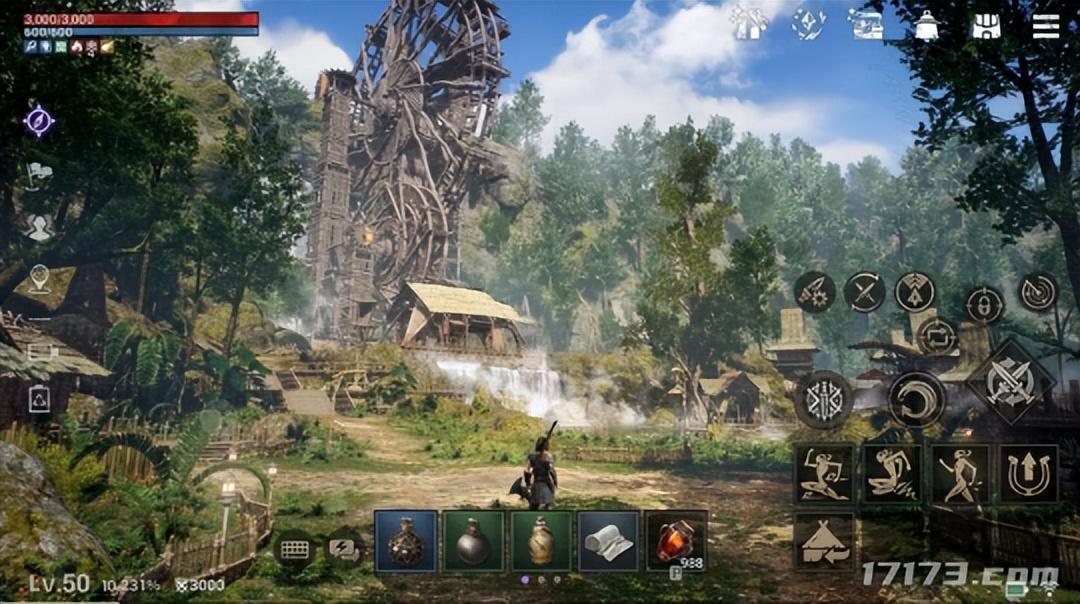Activate the horseshoe with up arrow skill
Image resolution: width=1080 pixels, height=604 pixels.
tap(1028, 473)
